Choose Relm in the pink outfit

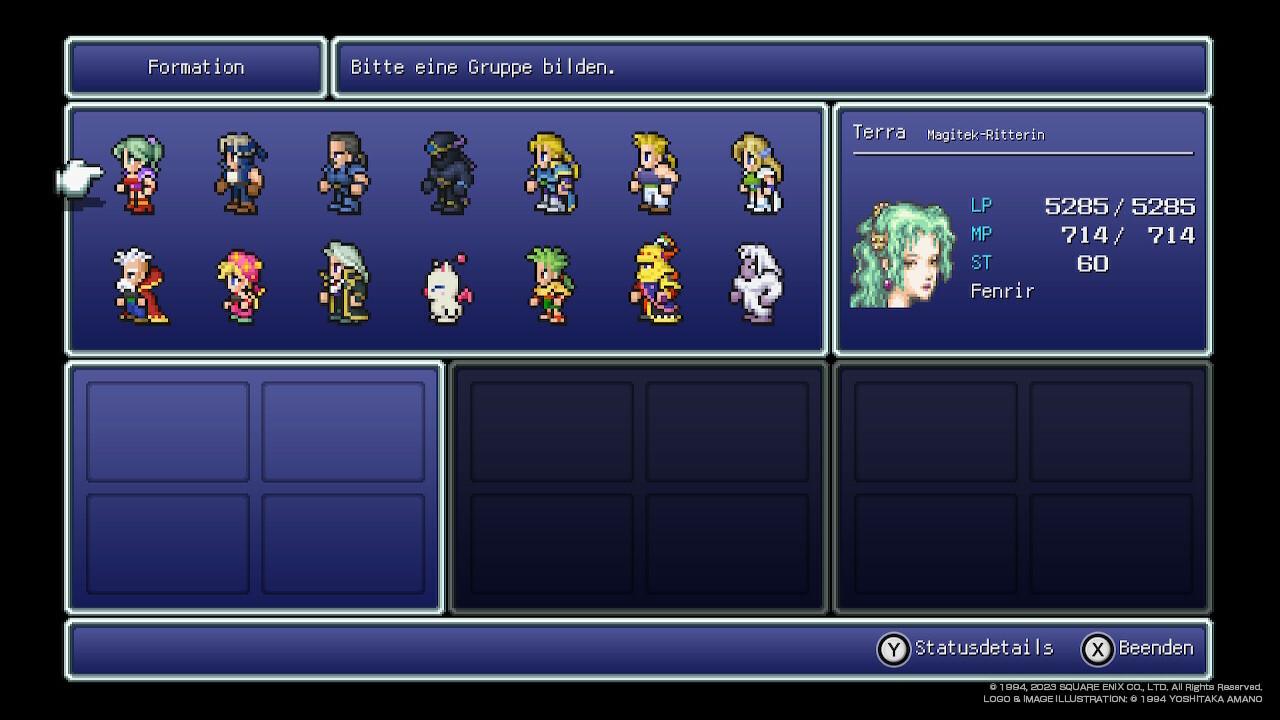(x=241, y=286)
